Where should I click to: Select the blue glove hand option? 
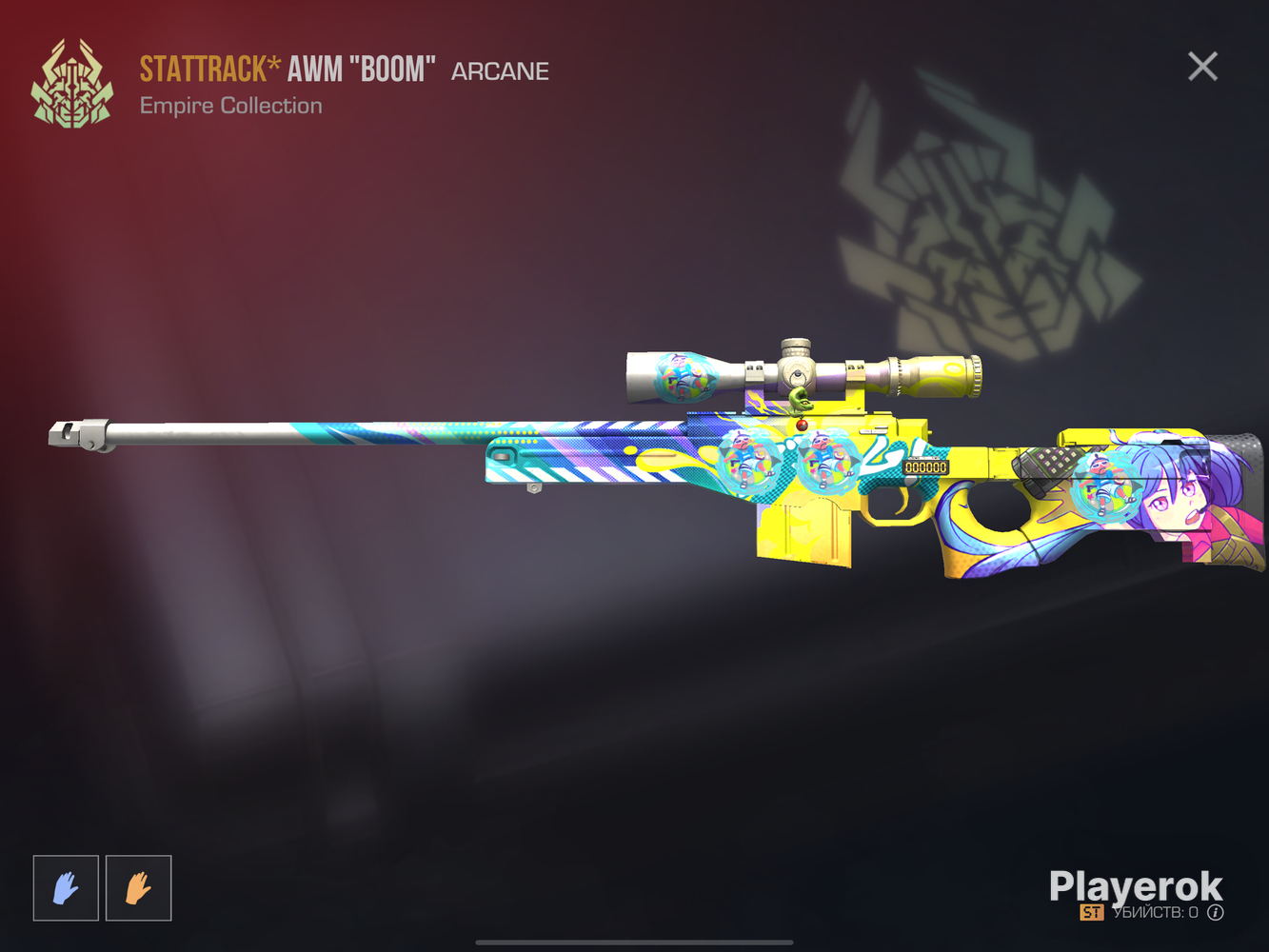click(x=66, y=888)
